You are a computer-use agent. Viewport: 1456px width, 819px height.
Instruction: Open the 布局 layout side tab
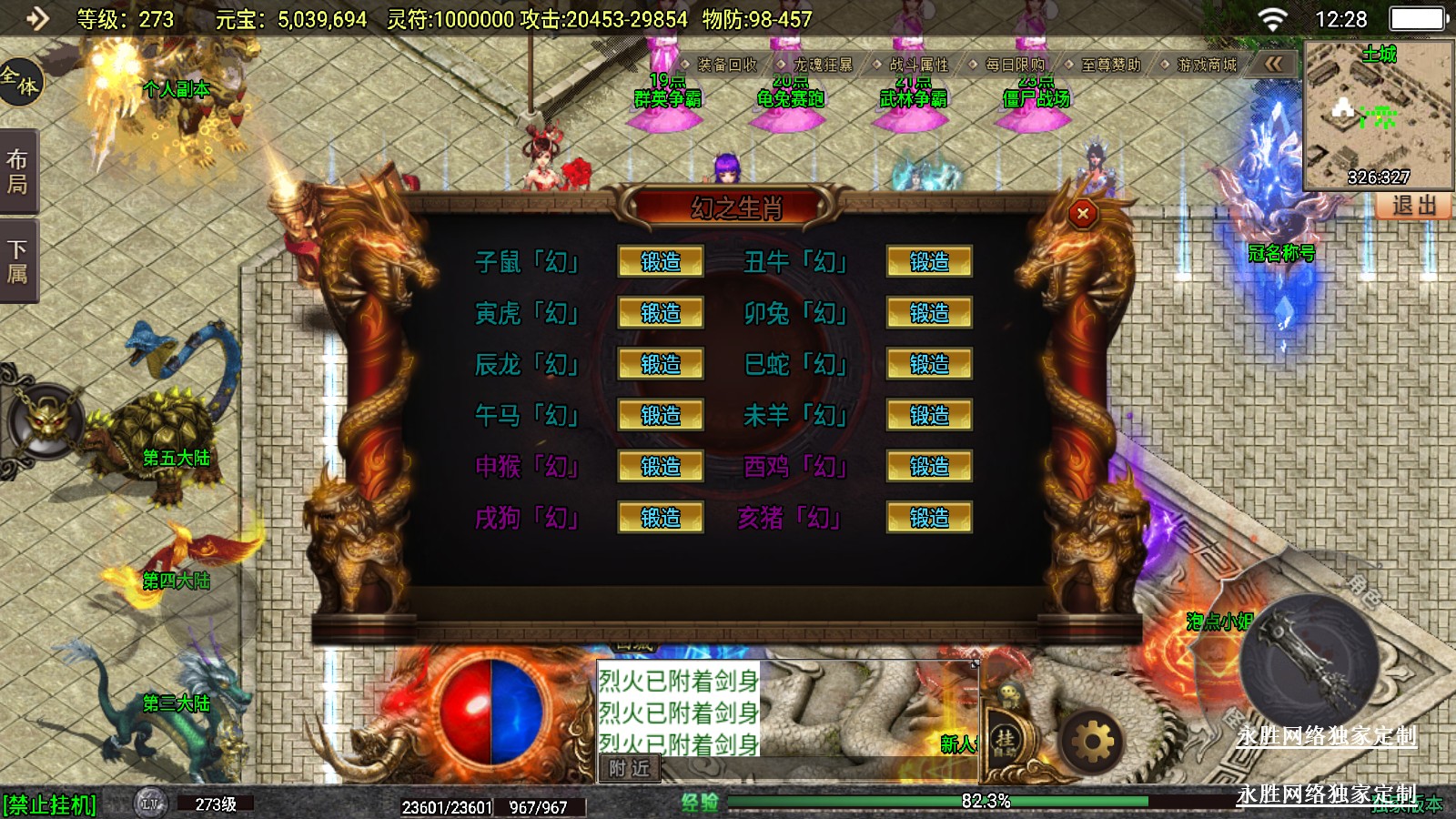click(18, 172)
